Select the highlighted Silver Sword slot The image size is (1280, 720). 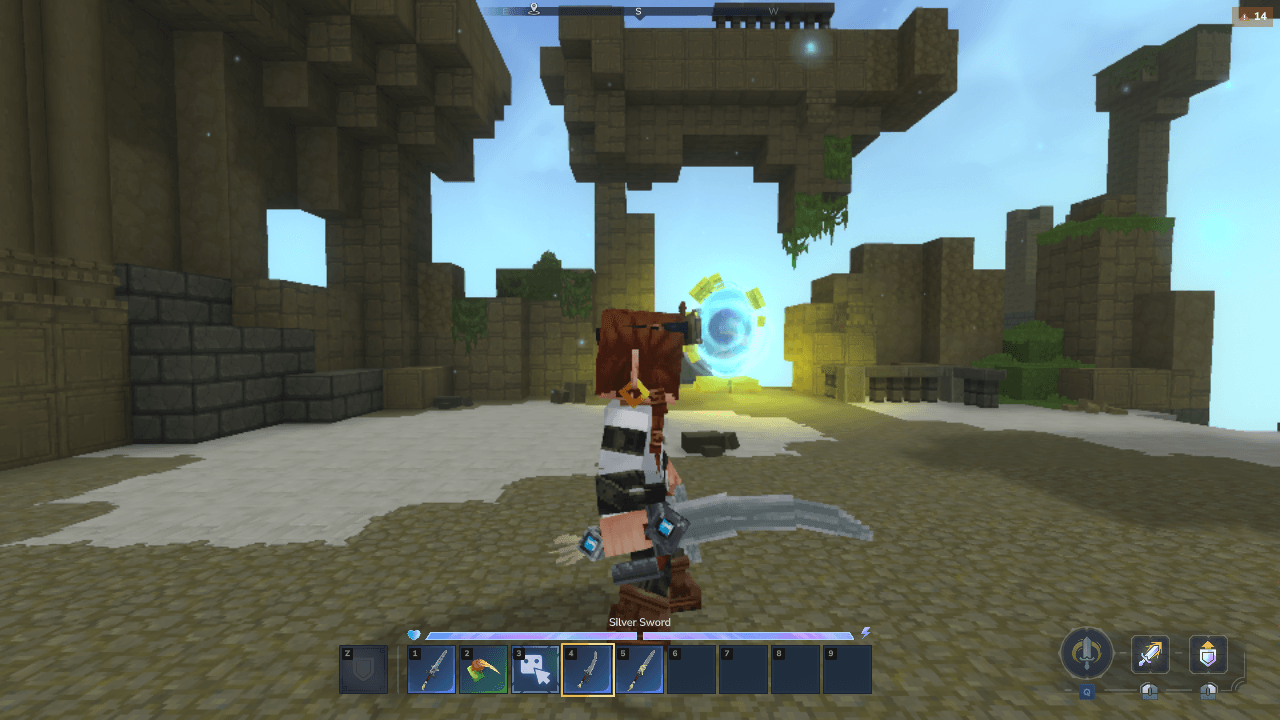click(x=588, y=670)
